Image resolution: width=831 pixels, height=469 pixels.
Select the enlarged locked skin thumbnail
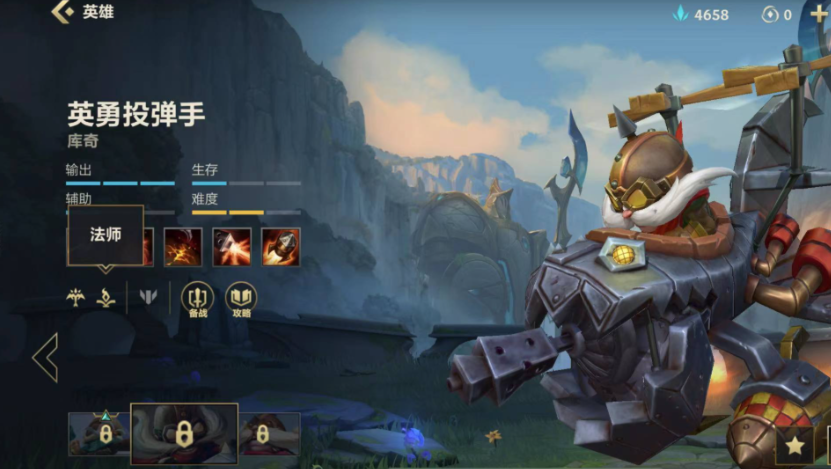(x=184, y=434)
